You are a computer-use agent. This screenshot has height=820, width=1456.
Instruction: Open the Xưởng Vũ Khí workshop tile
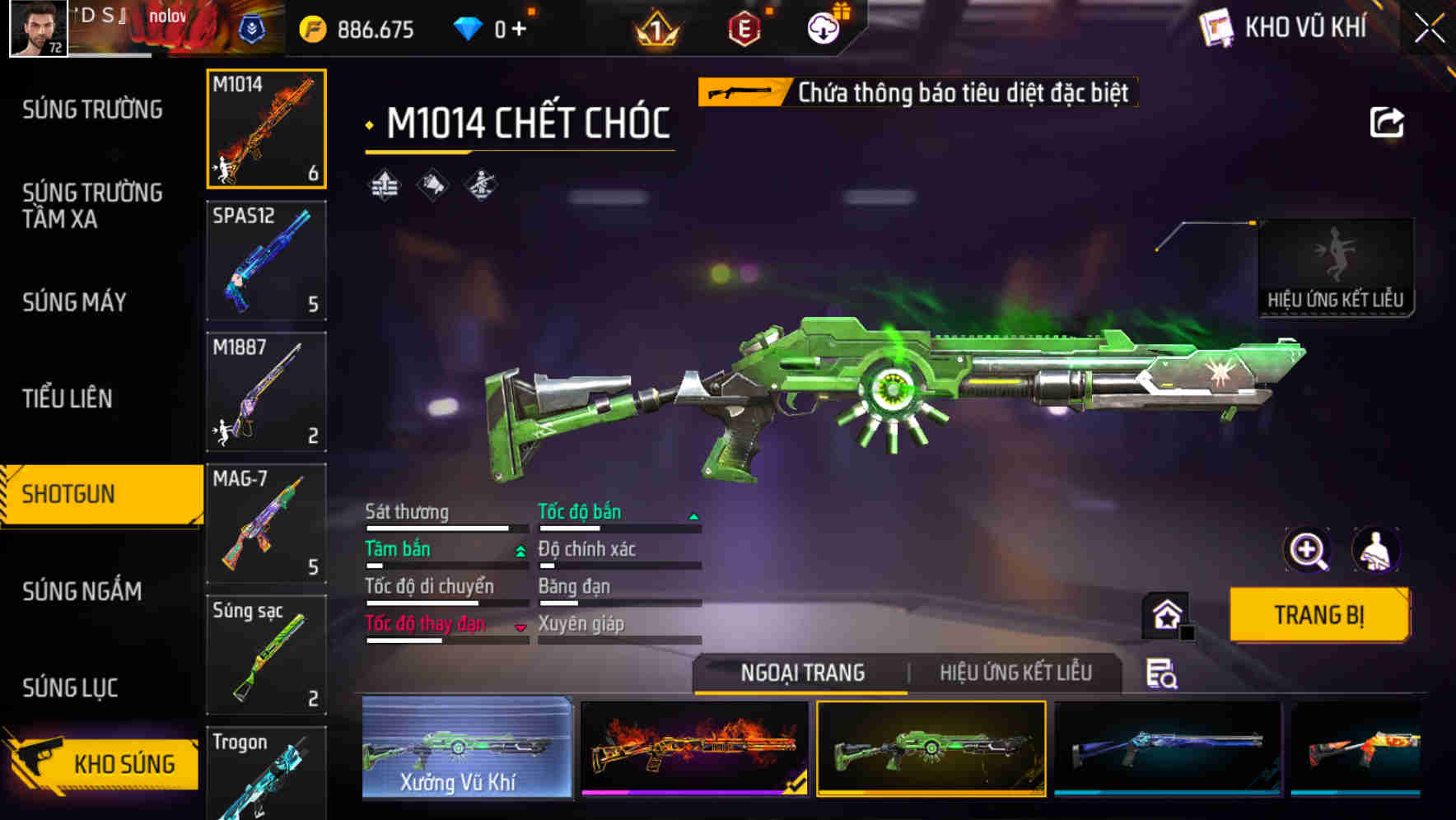pos(467,748)
